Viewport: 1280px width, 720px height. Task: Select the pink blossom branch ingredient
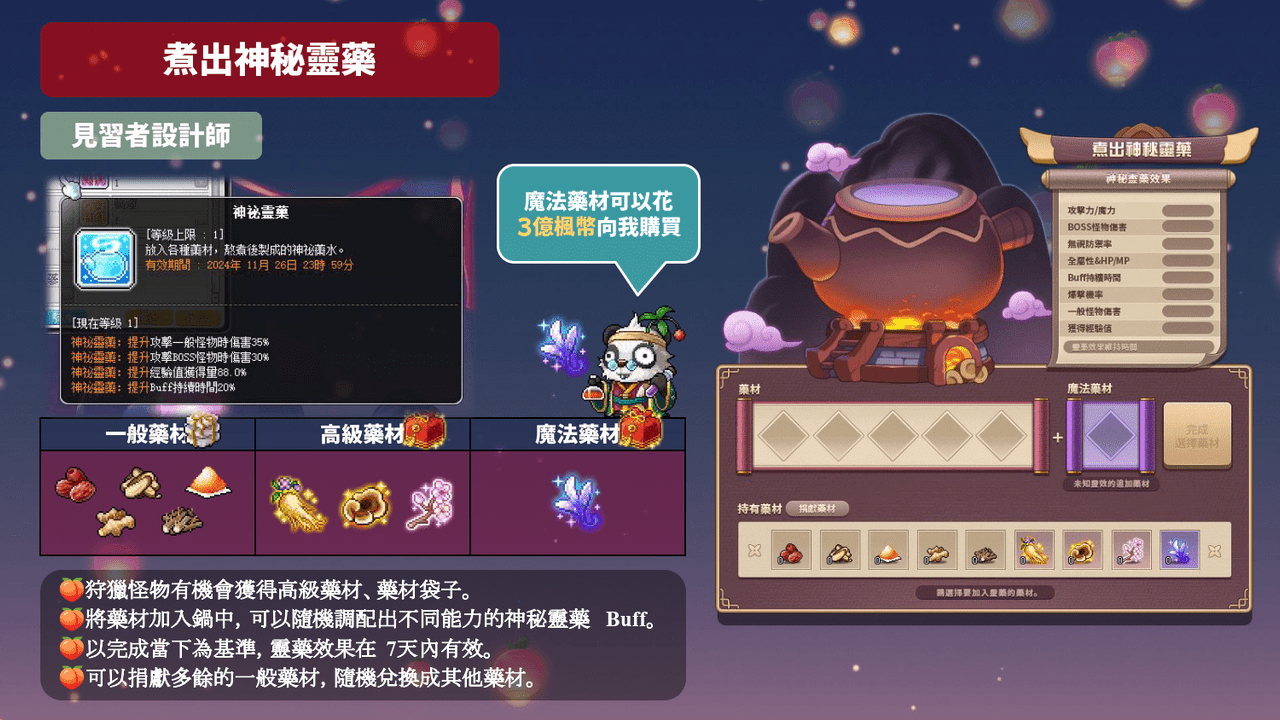1129,550
